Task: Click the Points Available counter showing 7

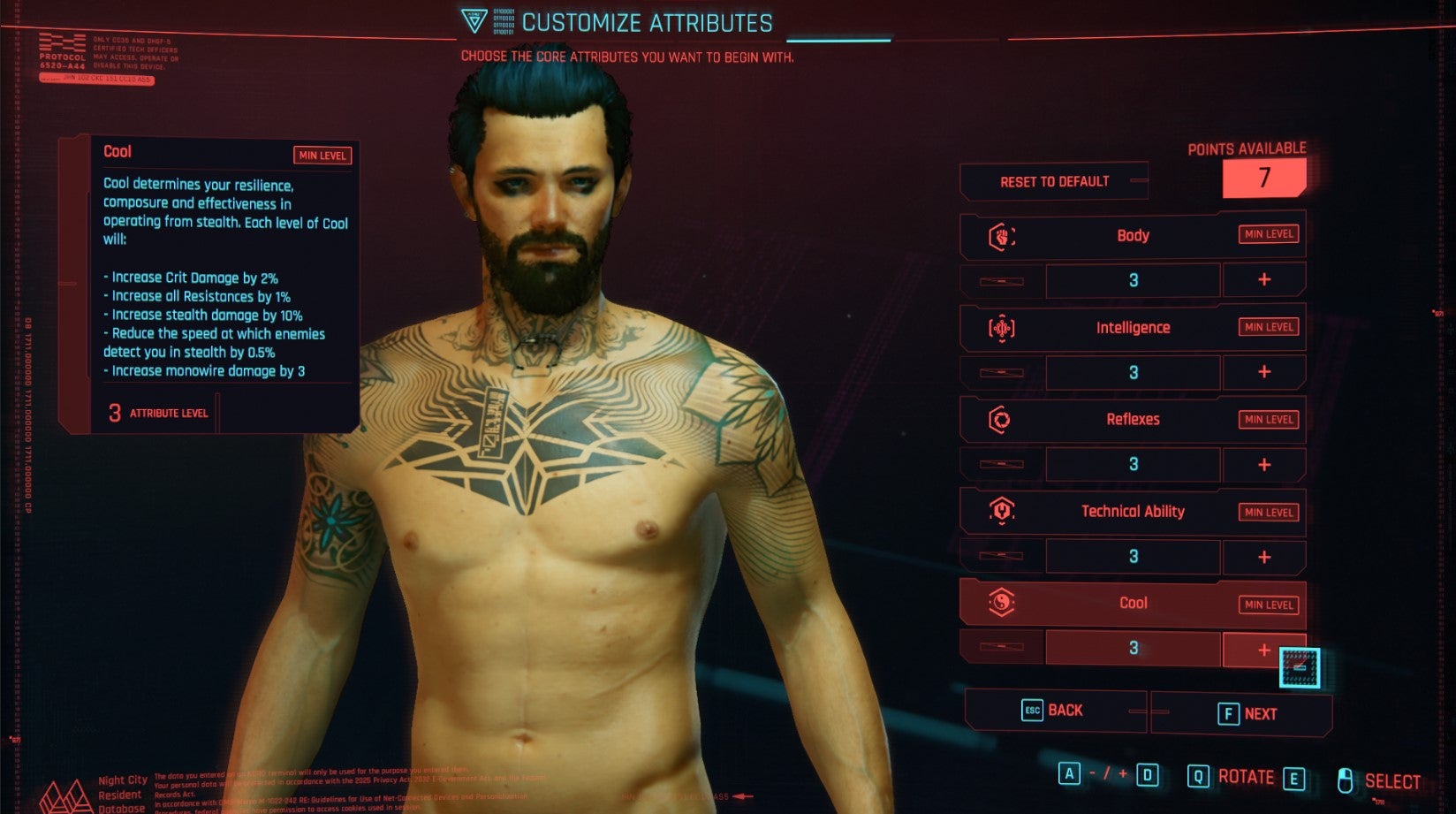Action: click(x=1263, y=177)
